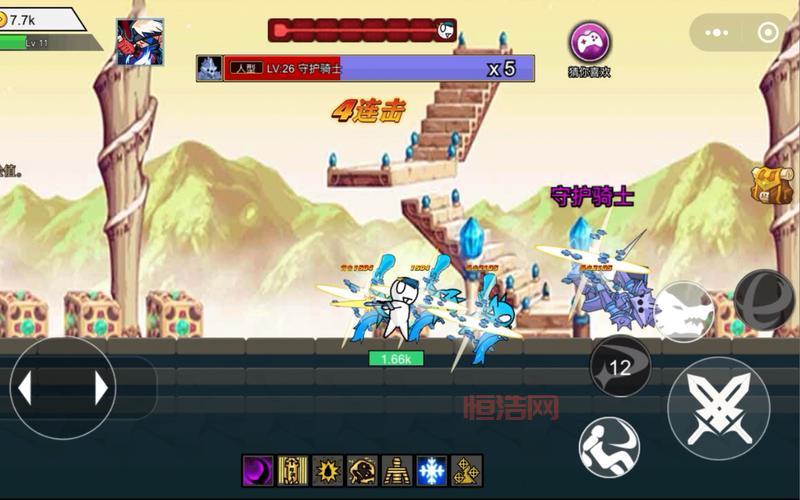The height and width of the screenshot is (500, 800).
Task: Select the golden beast head skill
Action: point(362,470)
